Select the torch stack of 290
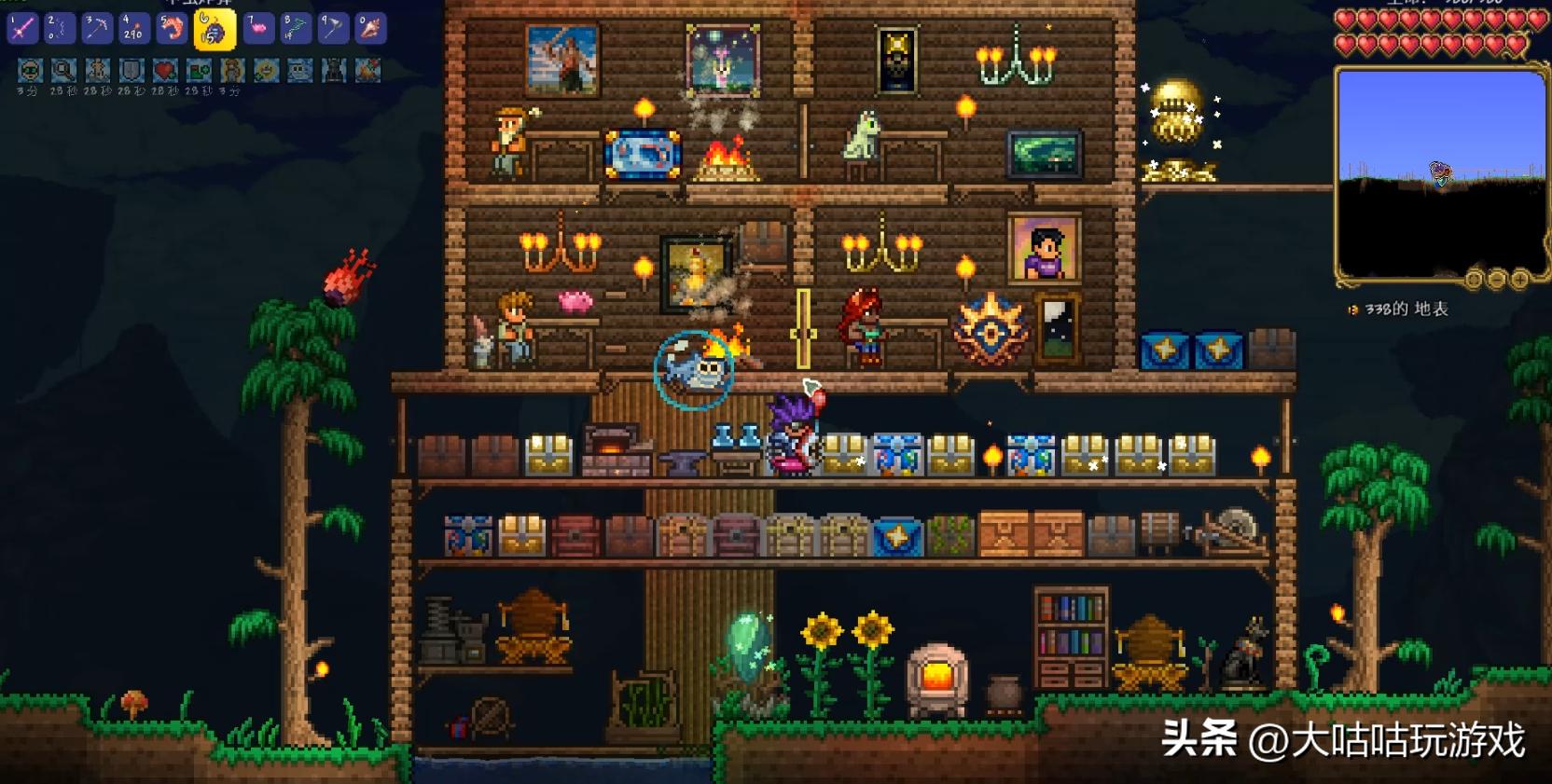 134,29
